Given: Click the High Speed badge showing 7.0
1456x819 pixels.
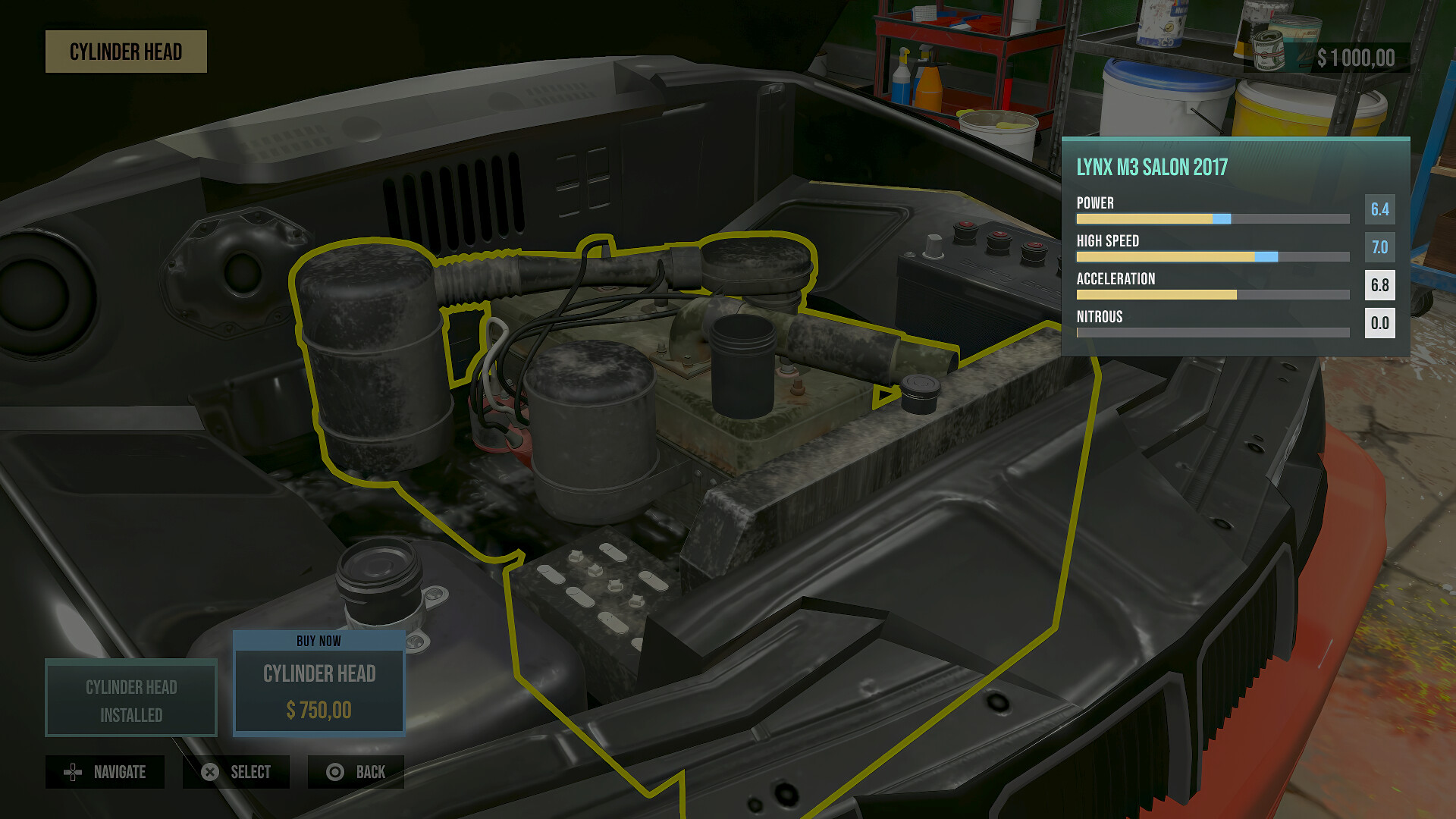Looking at the screenshot, I should 1379,248.
